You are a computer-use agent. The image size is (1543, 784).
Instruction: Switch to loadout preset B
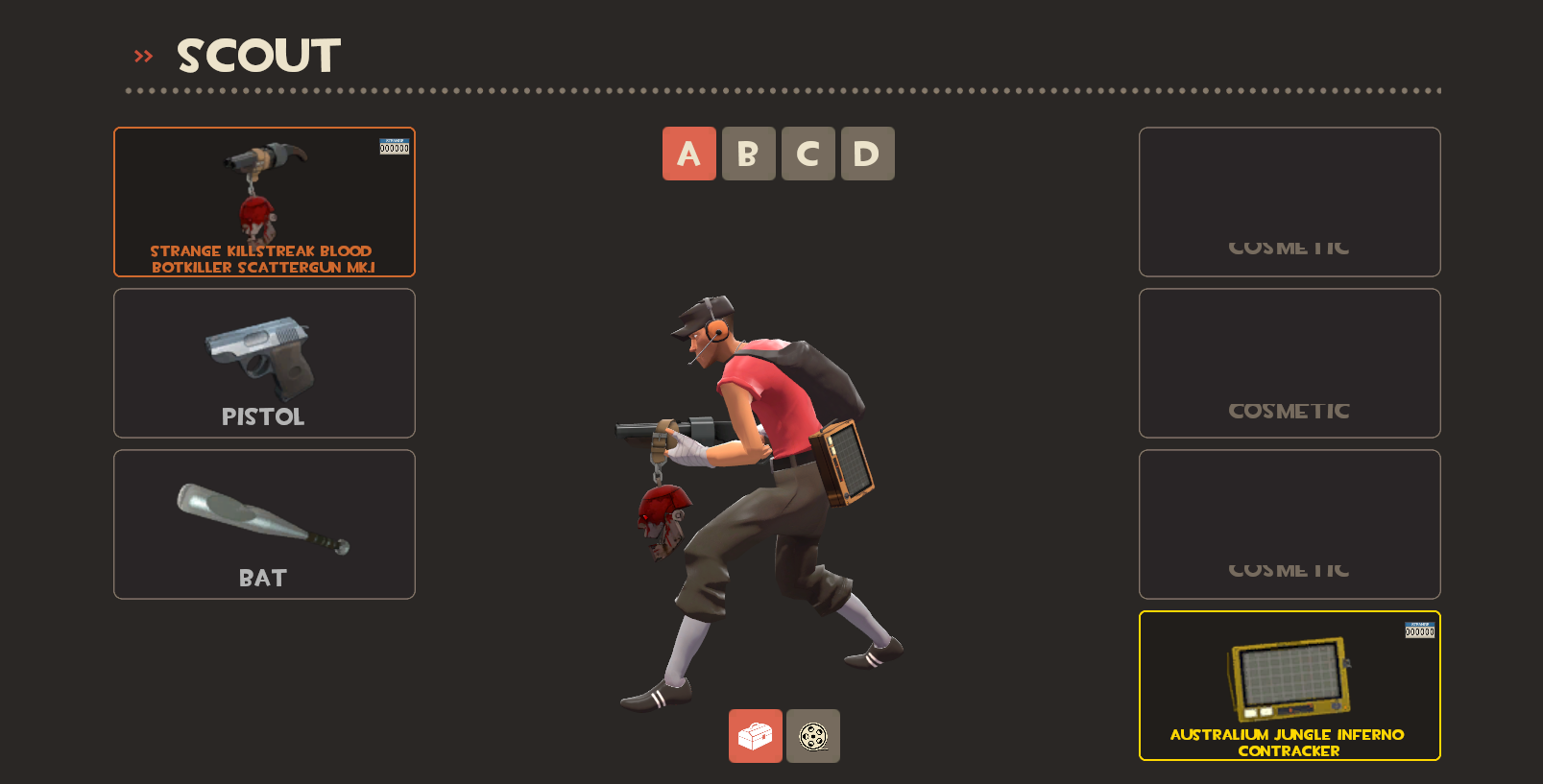(749, 154)
